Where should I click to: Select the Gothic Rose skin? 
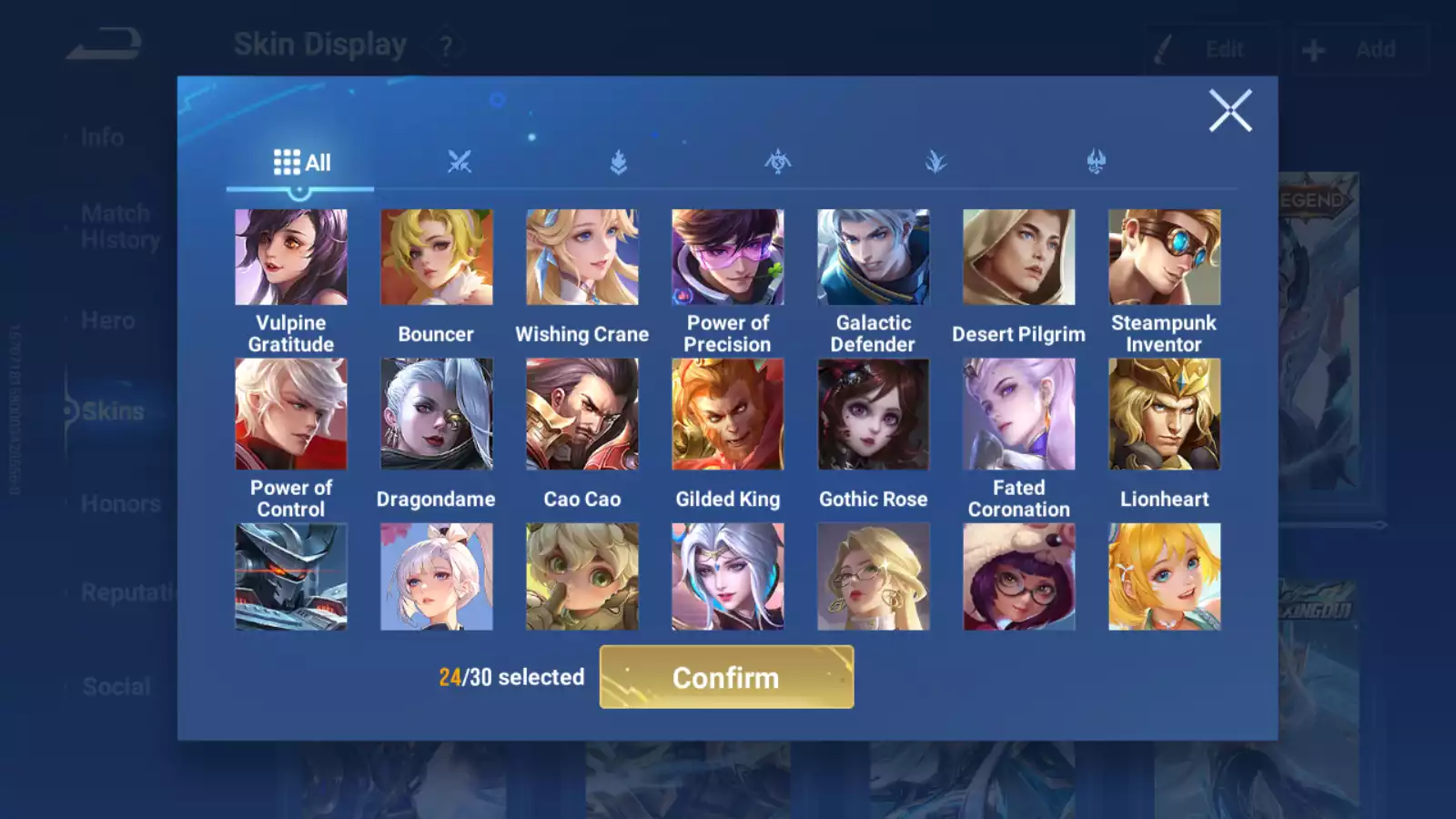874,414
